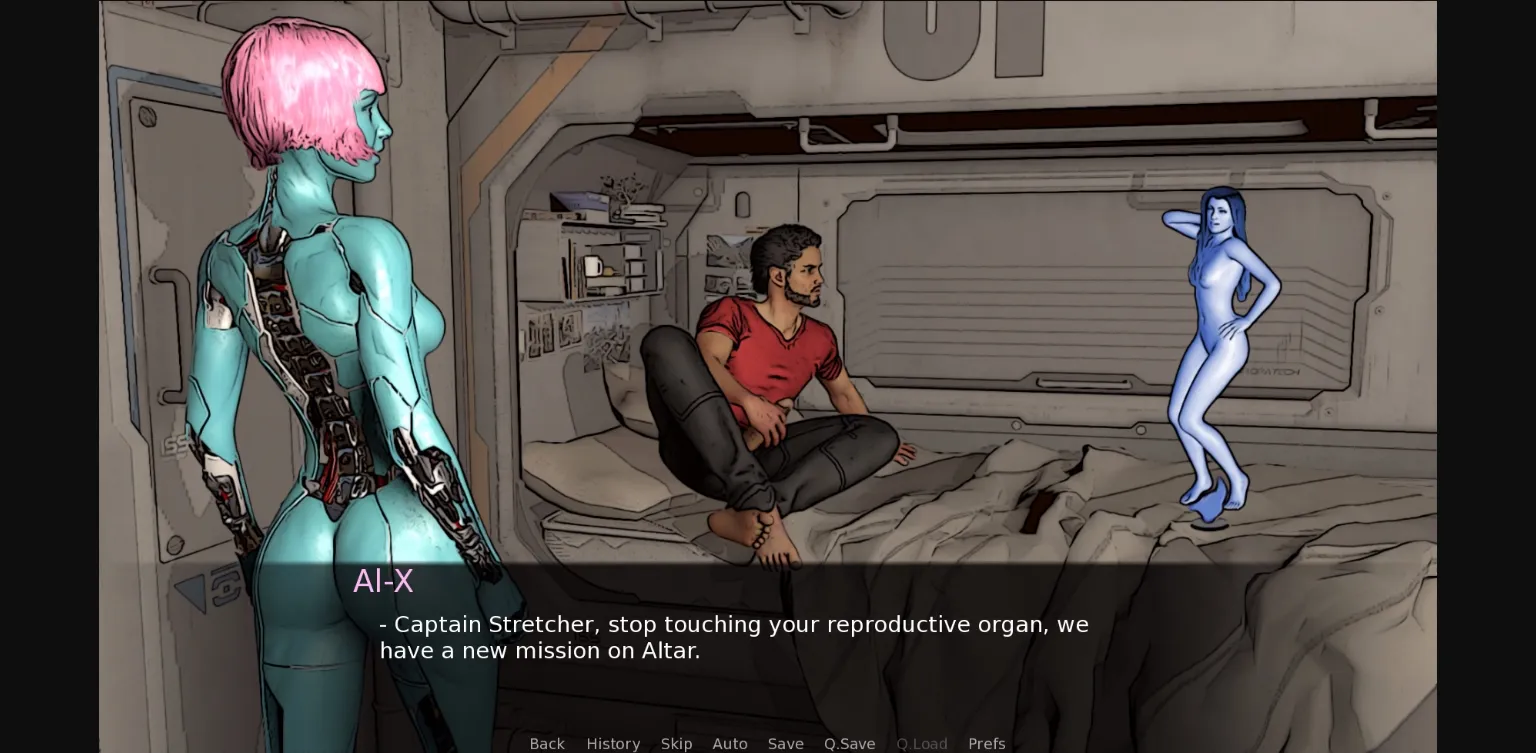The image size is (1536, 753).
Task: Click the AI-X speaker name label
Action: pos(383,581)
